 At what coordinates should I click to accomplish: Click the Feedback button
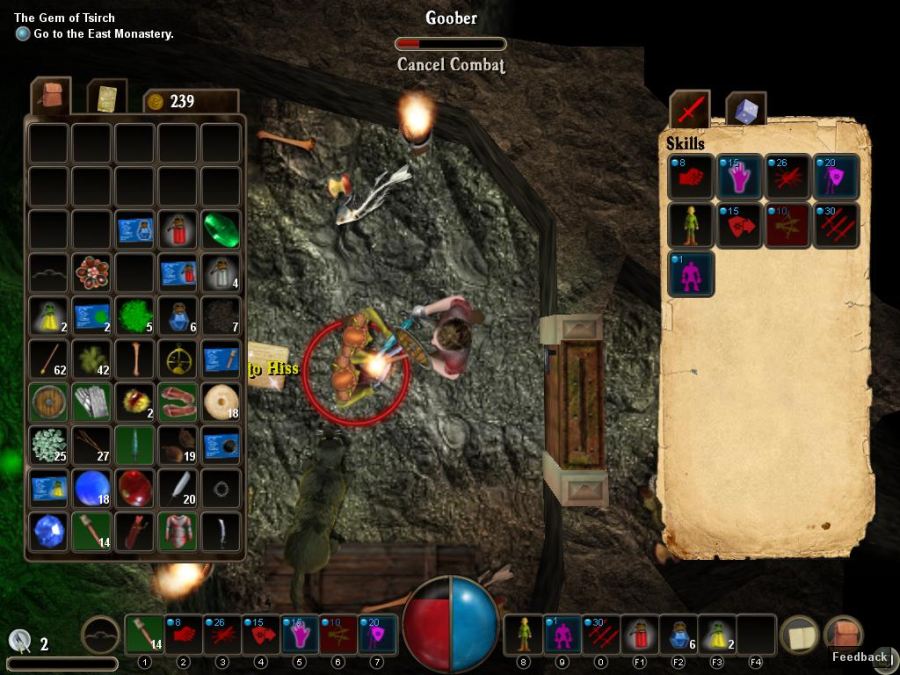point(859,657)
